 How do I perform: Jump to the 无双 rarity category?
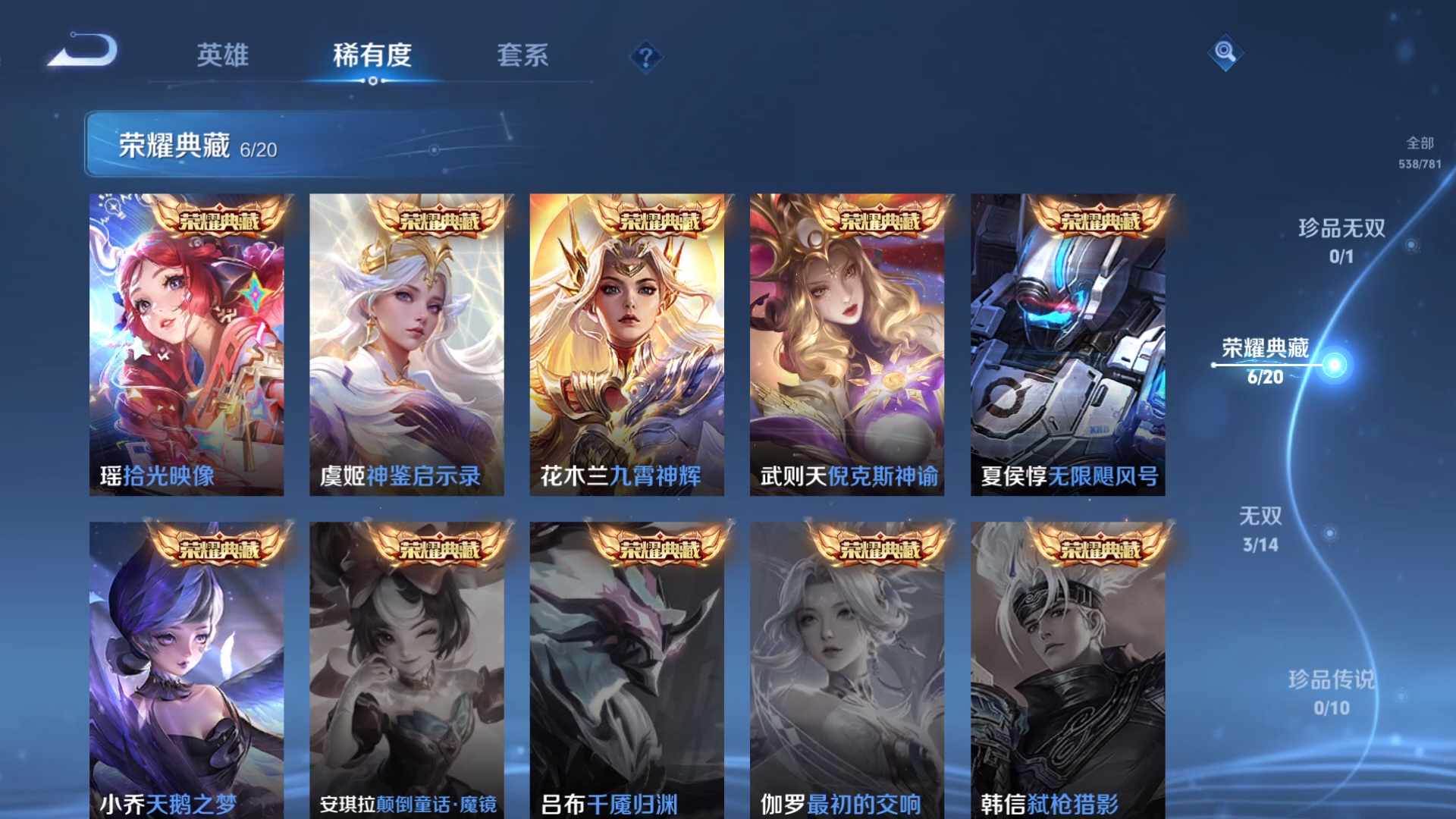(1260, 529)
